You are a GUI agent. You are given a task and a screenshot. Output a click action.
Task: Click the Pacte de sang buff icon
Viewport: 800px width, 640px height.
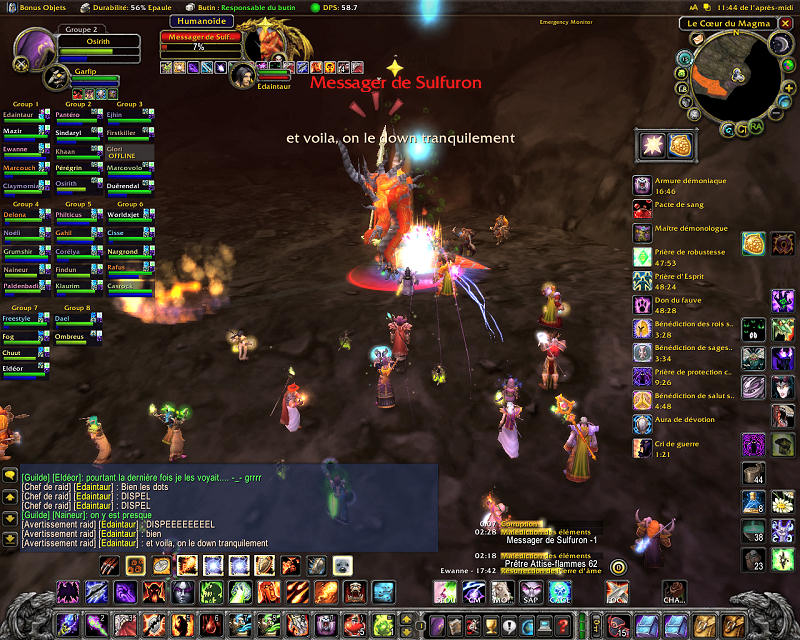642,208
